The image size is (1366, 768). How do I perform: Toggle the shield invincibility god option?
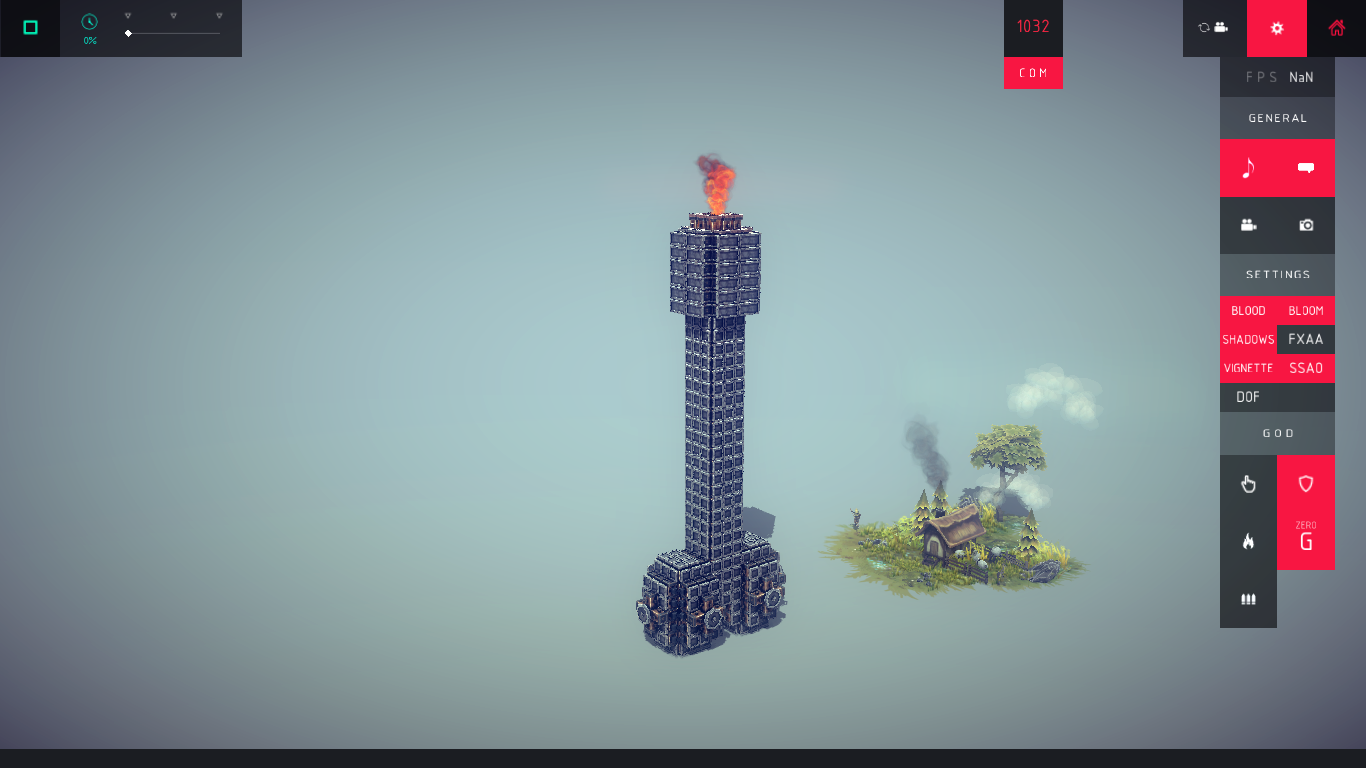pos(1306,484)
